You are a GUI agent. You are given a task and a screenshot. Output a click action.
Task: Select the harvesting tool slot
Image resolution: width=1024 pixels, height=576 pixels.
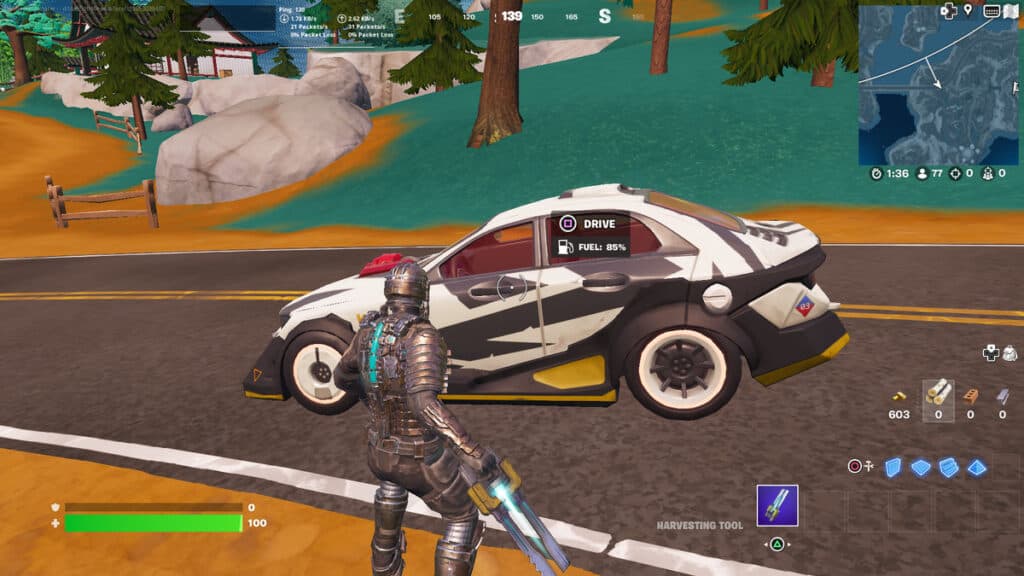tap(777, 505)
